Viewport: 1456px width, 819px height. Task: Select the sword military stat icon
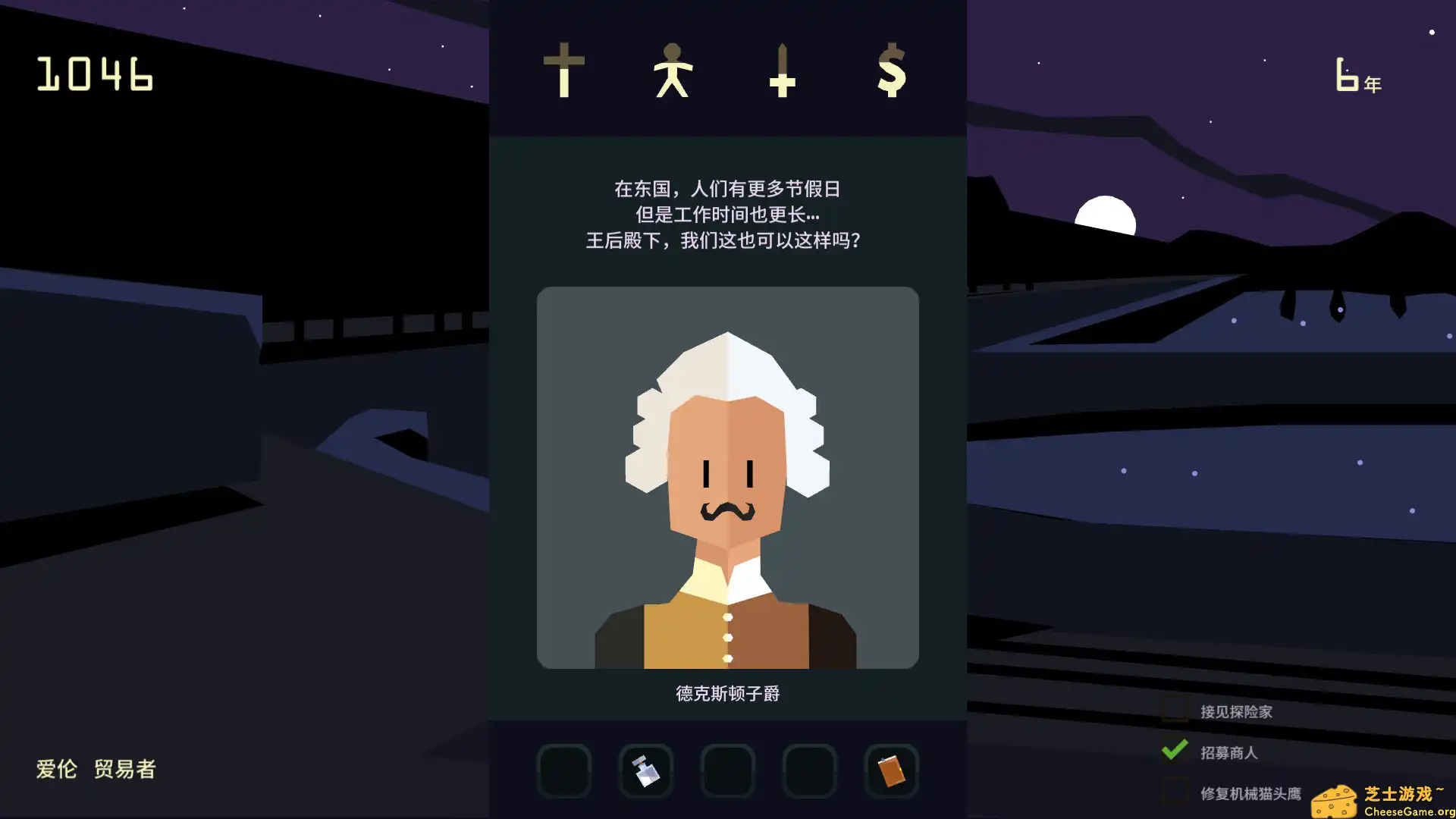tap(783, 72)
